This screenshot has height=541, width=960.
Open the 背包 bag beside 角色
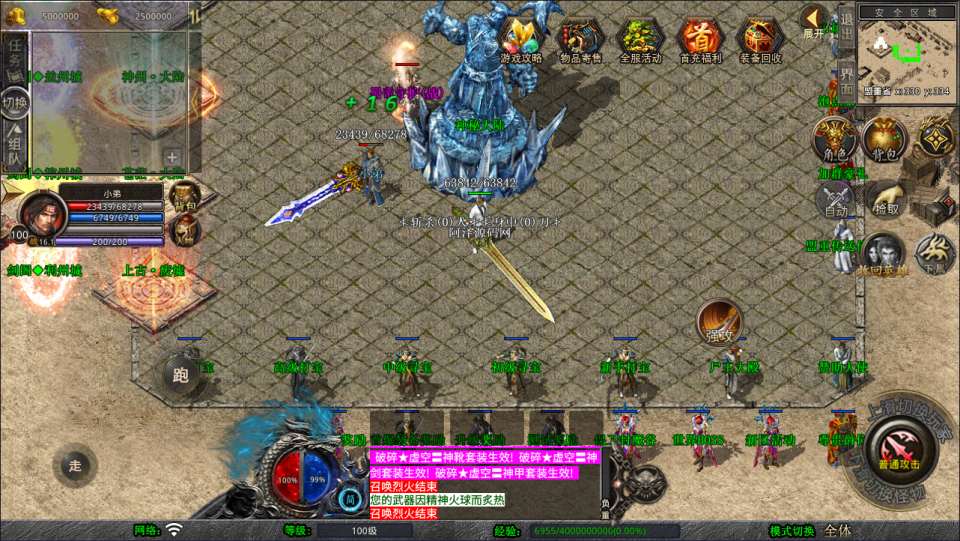pyautogui.click(x=883, y=137)
